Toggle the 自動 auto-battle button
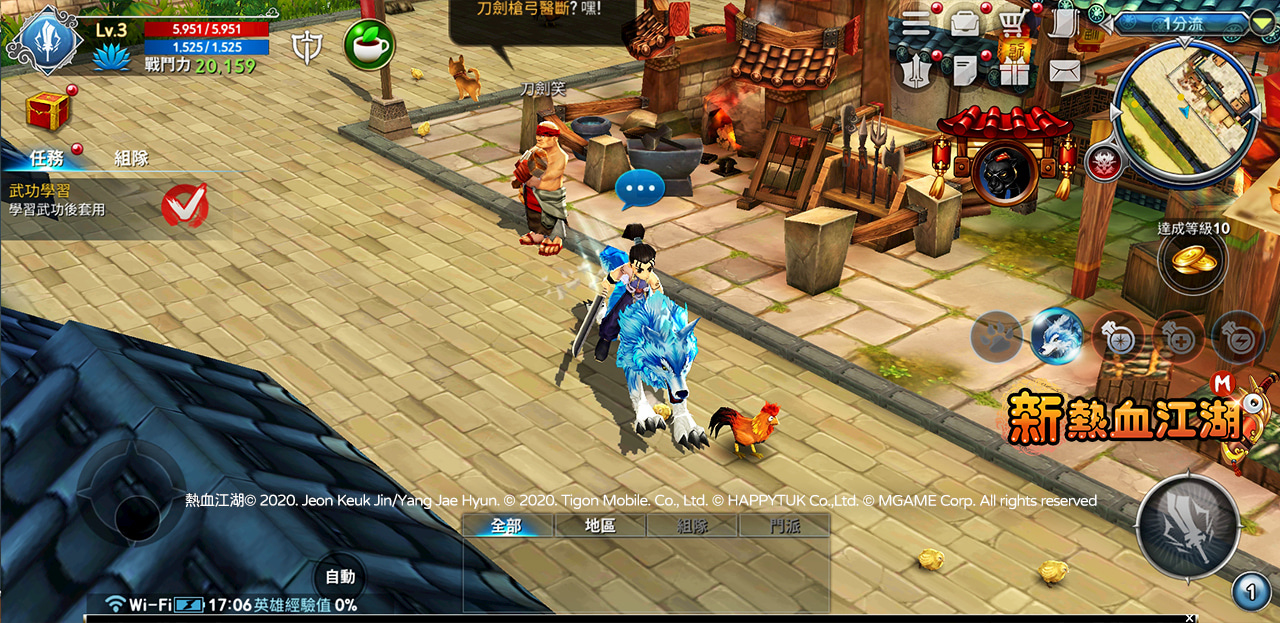Image resolution: width=1280 pixels, height=623 pixels. click(340, 577)
